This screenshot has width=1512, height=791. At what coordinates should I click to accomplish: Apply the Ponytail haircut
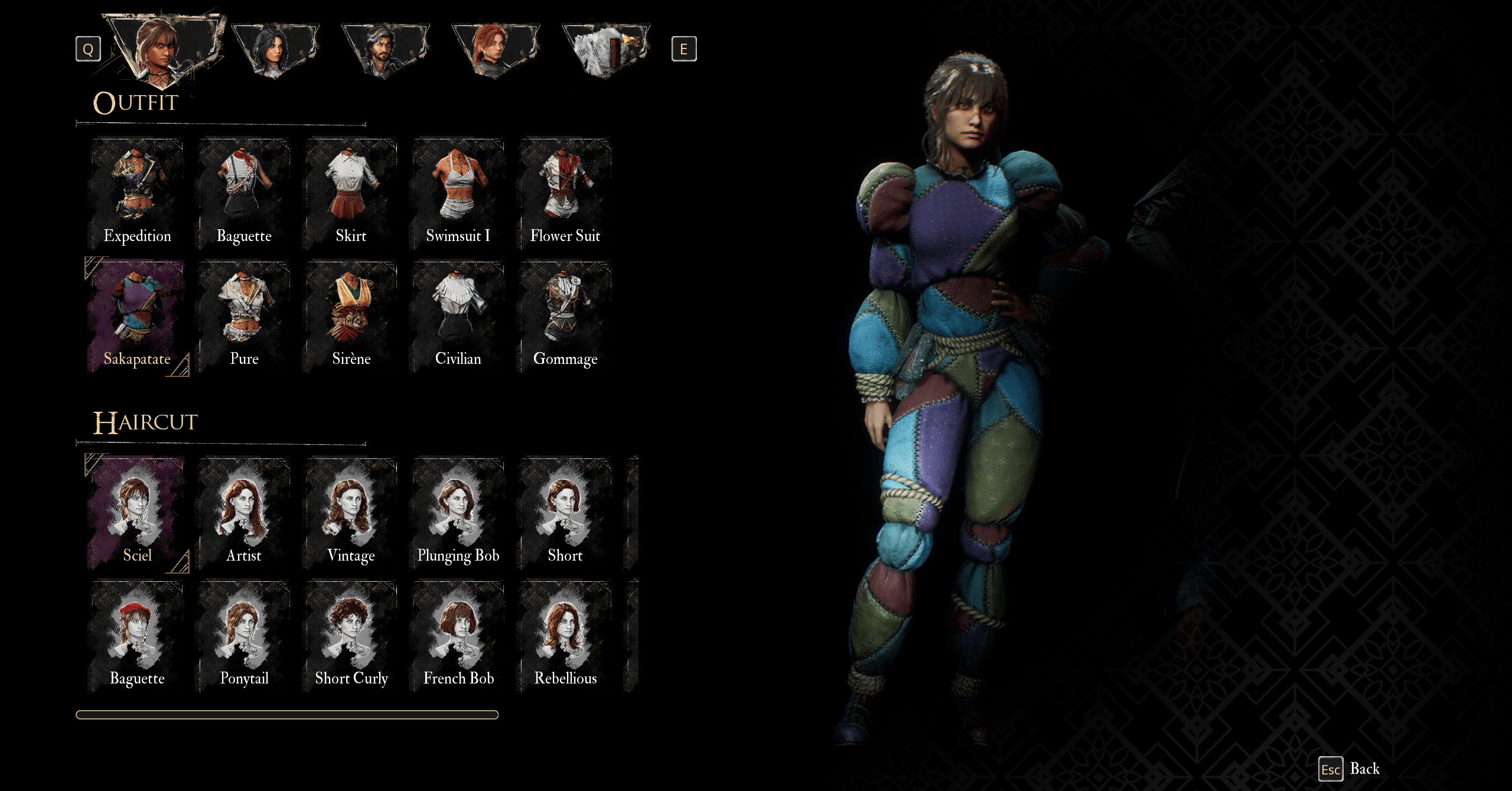click(x=244, y=636)
